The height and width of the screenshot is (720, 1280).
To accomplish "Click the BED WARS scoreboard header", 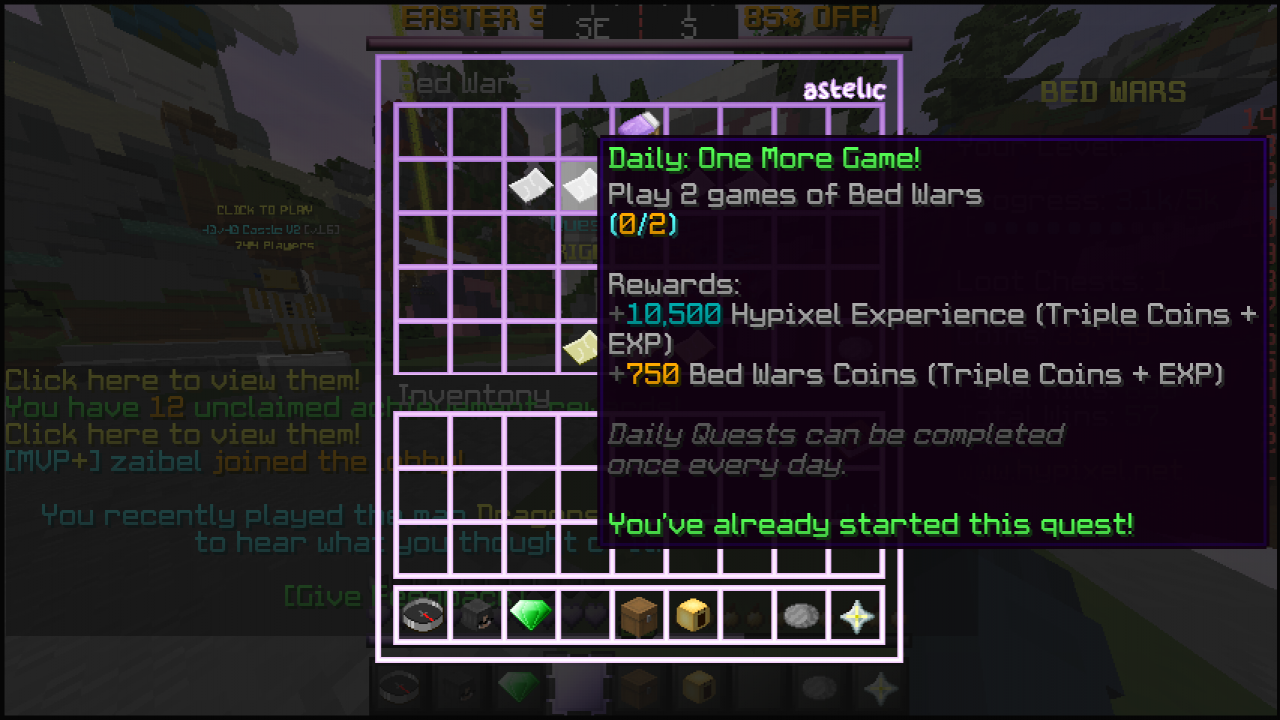I will tap(1113, 92).
